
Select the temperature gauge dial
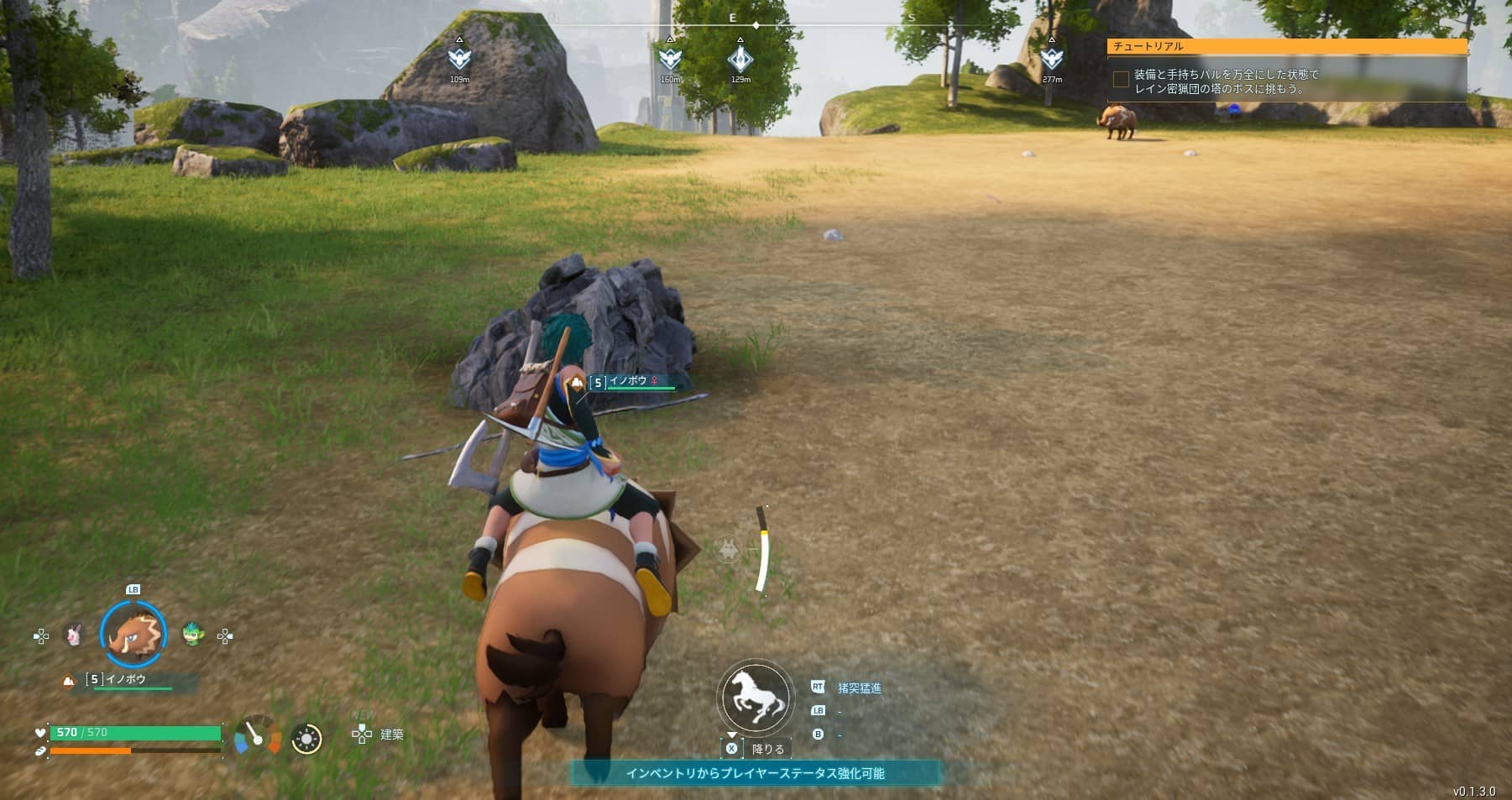tap(258, 735)
